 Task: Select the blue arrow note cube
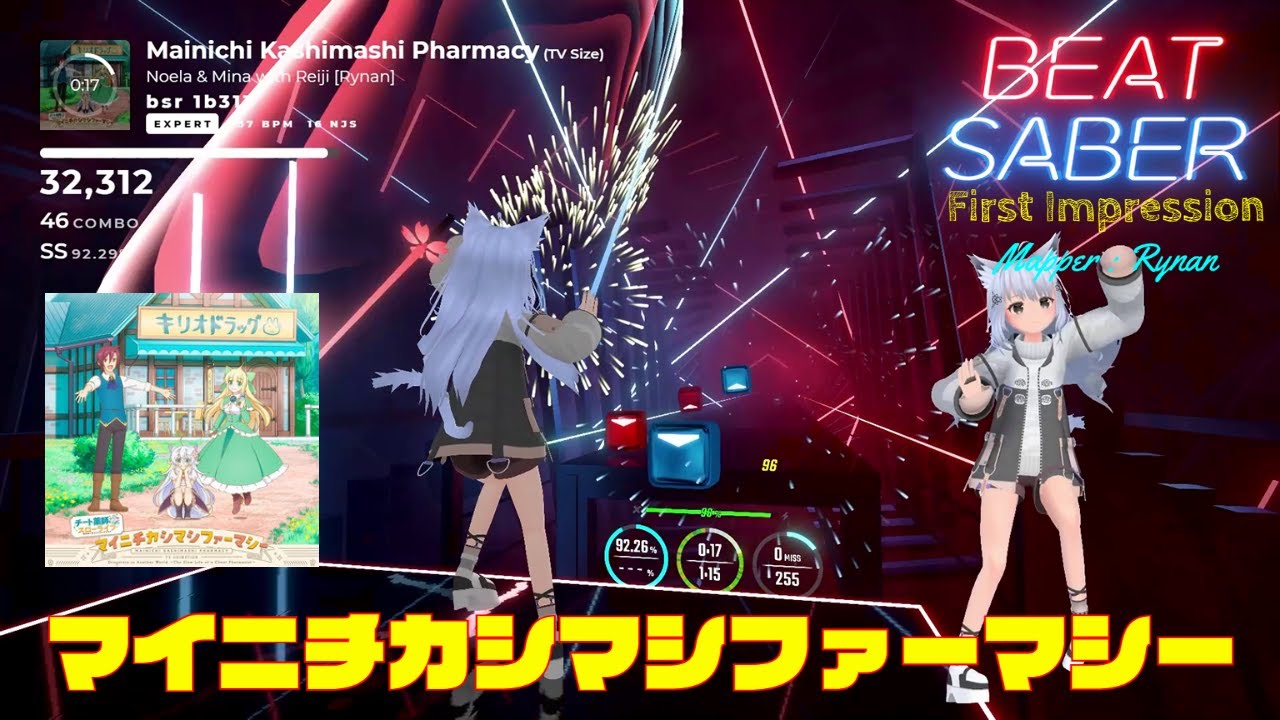(x=682, y=450)
